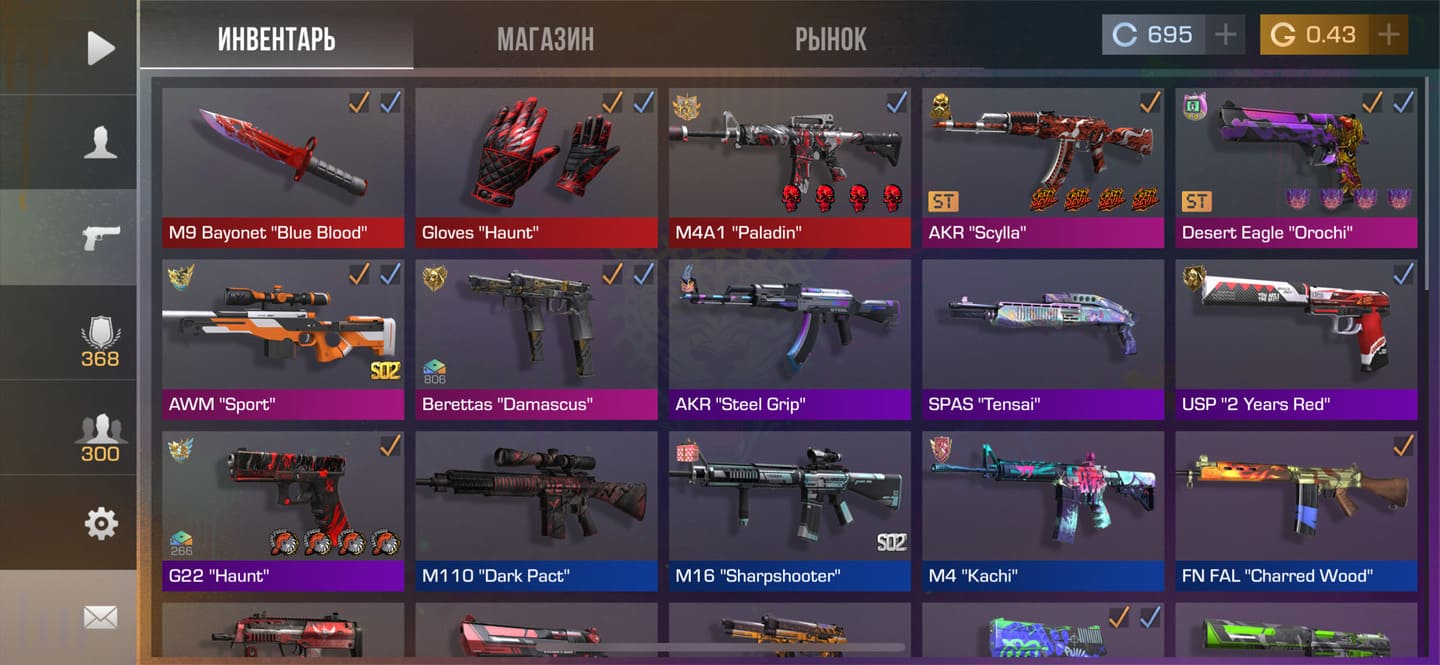Switch to the Магазин tab
This screenshot has width=1440, height=665.
pos(545,39)
